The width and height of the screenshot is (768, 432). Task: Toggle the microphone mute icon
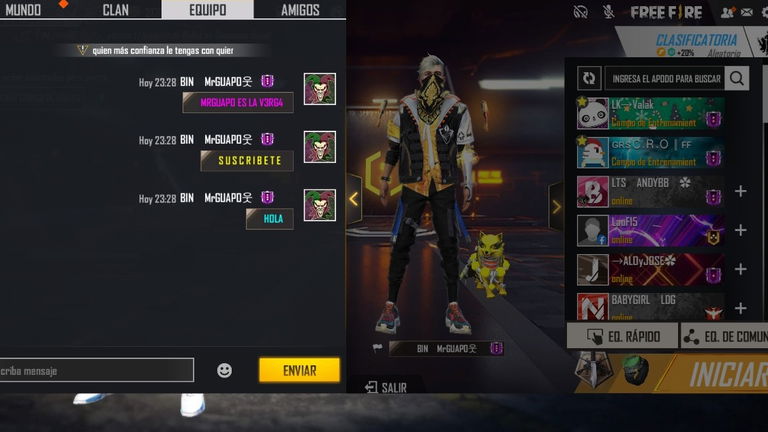608,11
